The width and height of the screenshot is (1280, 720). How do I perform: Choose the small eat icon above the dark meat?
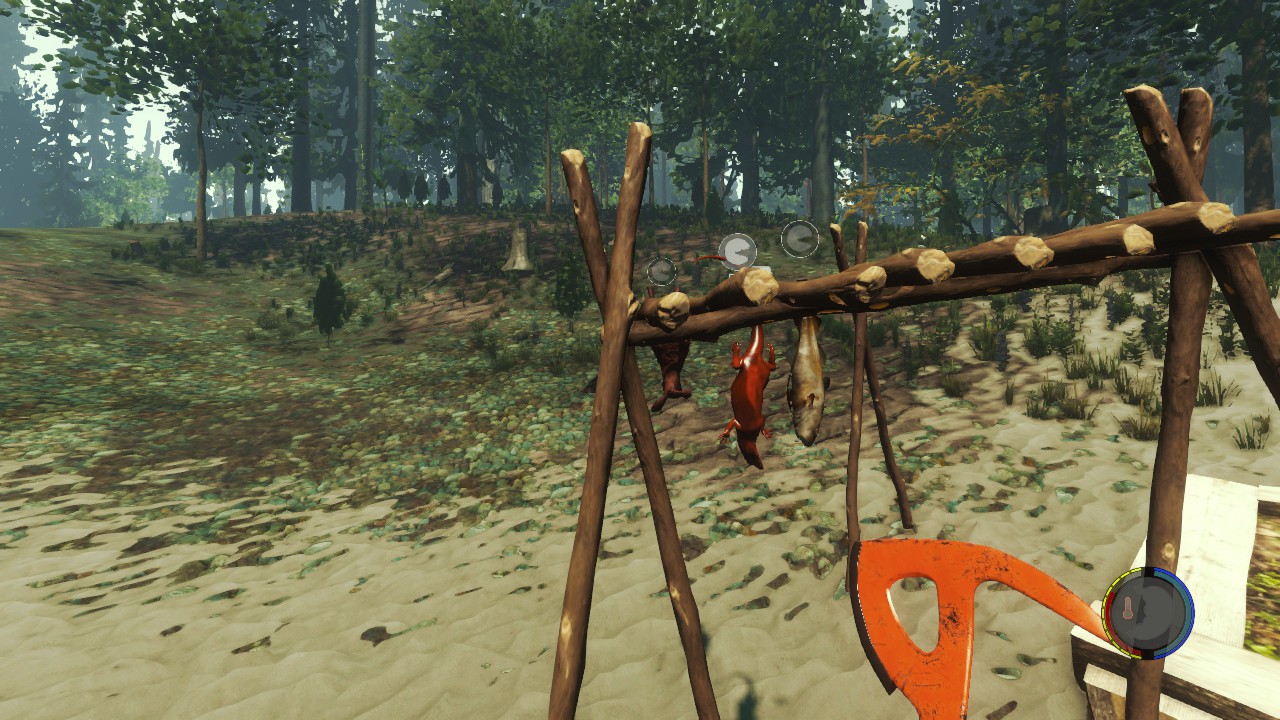pyautogui.click(x=661, y=271)
